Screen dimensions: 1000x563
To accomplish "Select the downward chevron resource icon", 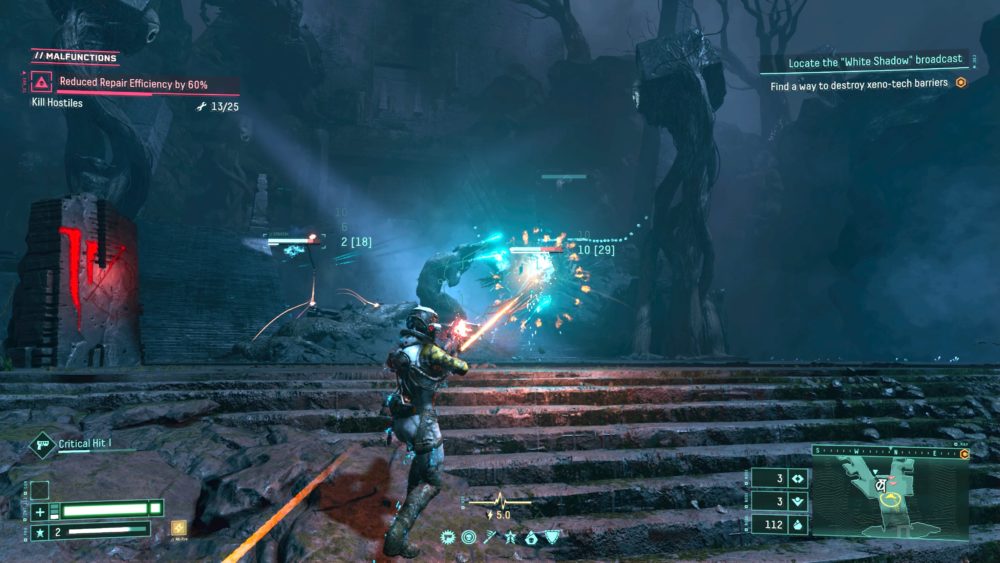I will pos(797,500).
